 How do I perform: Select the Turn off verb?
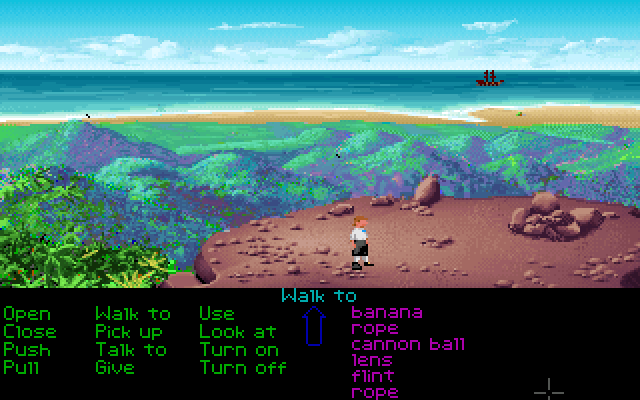point(243,368)
